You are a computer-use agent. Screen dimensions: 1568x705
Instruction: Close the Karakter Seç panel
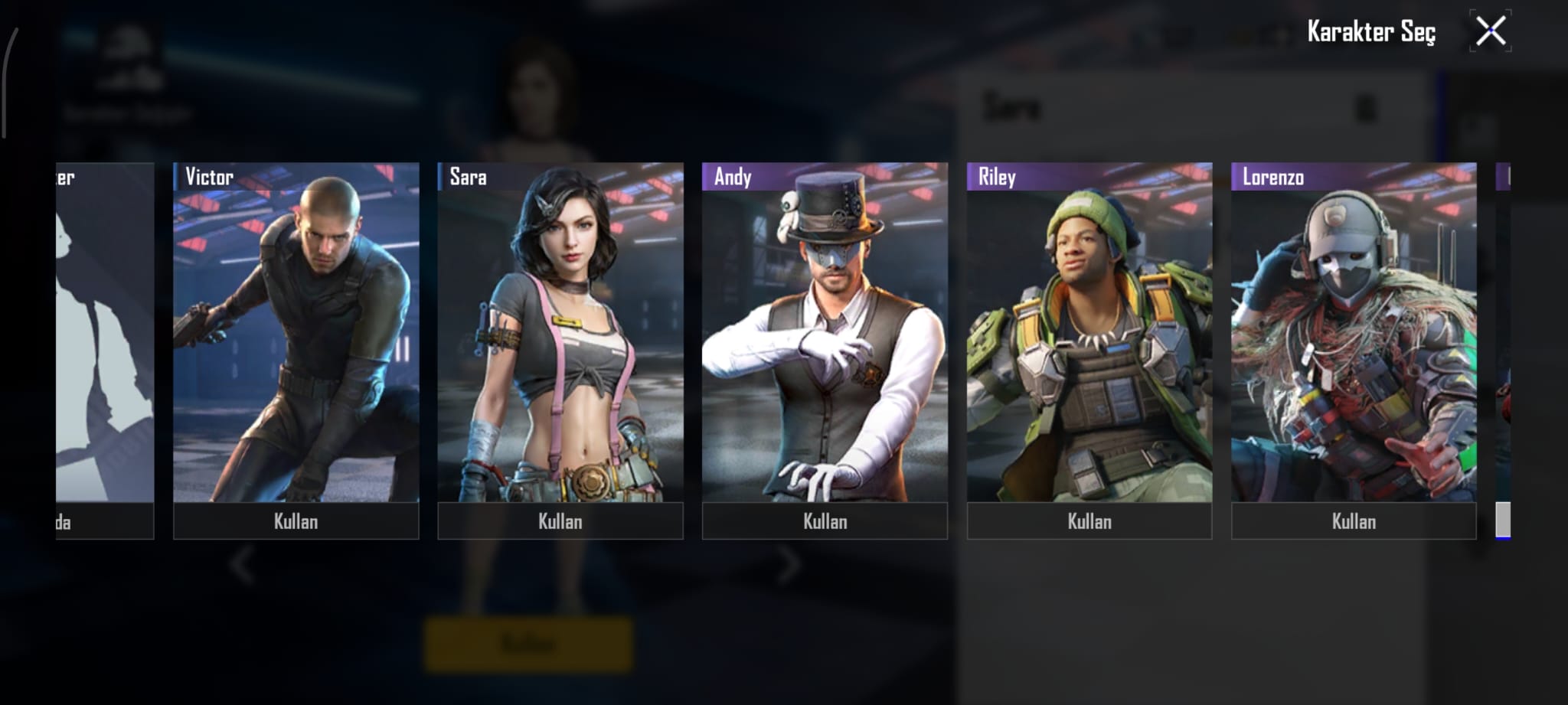(x=1490, y=31)
